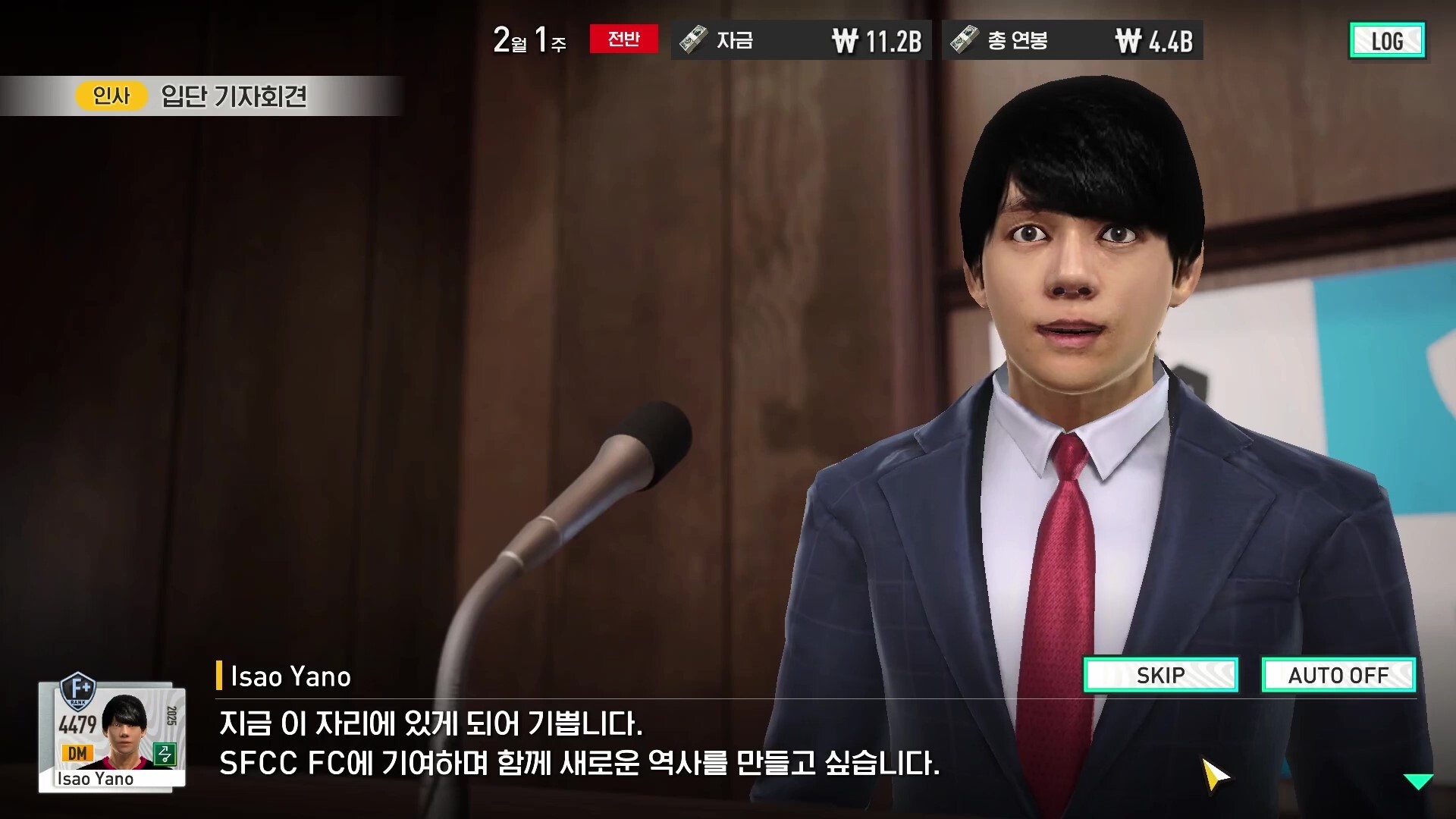This screenshot has height=819, width=1456.
Task: Click the 2월 1주 date display
Action: coord(529,40)
